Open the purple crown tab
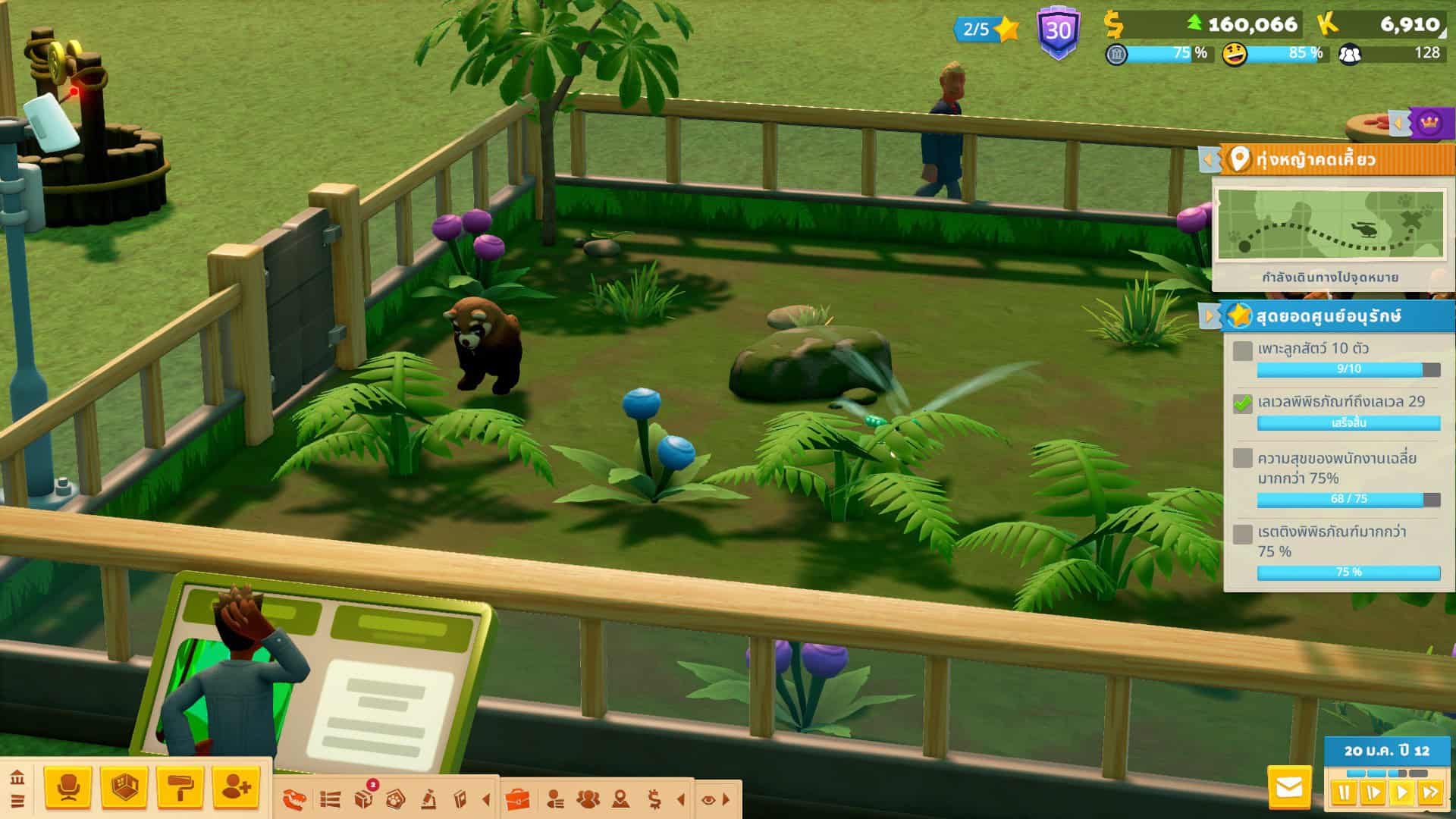This screenshot has width=1456, height=819. coord(1429,122)
